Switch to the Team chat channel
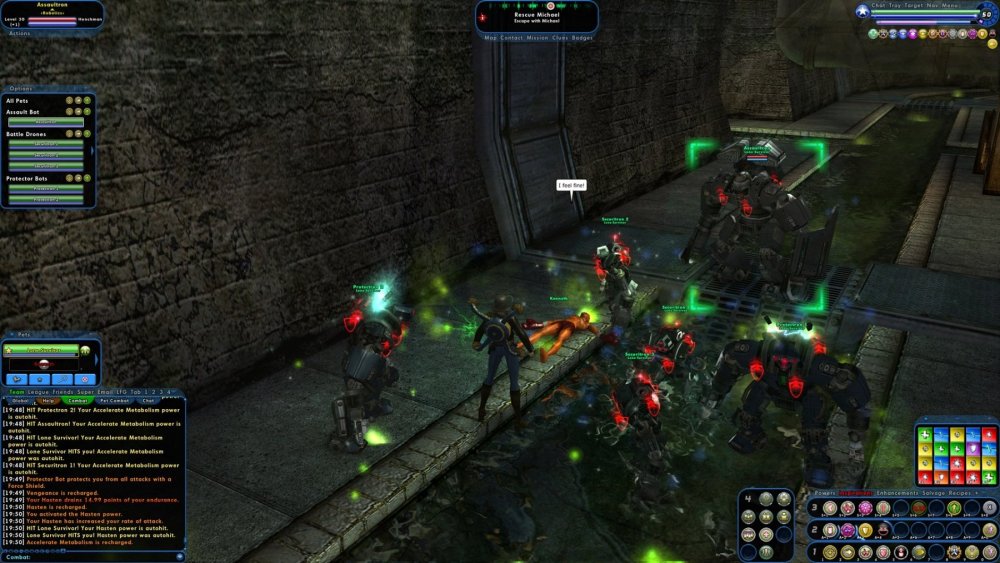This screenshot has height=563, width=1000. [x=16, y=391]
